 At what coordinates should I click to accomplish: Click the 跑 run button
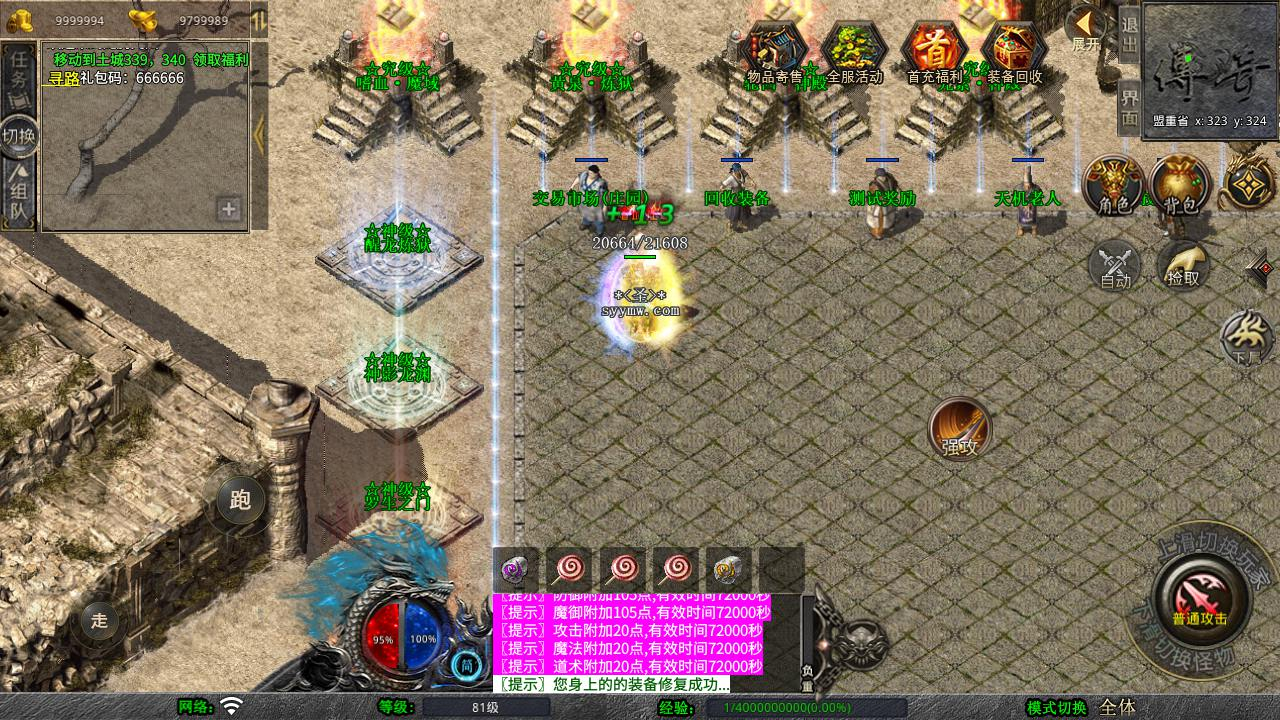(240, 501)
